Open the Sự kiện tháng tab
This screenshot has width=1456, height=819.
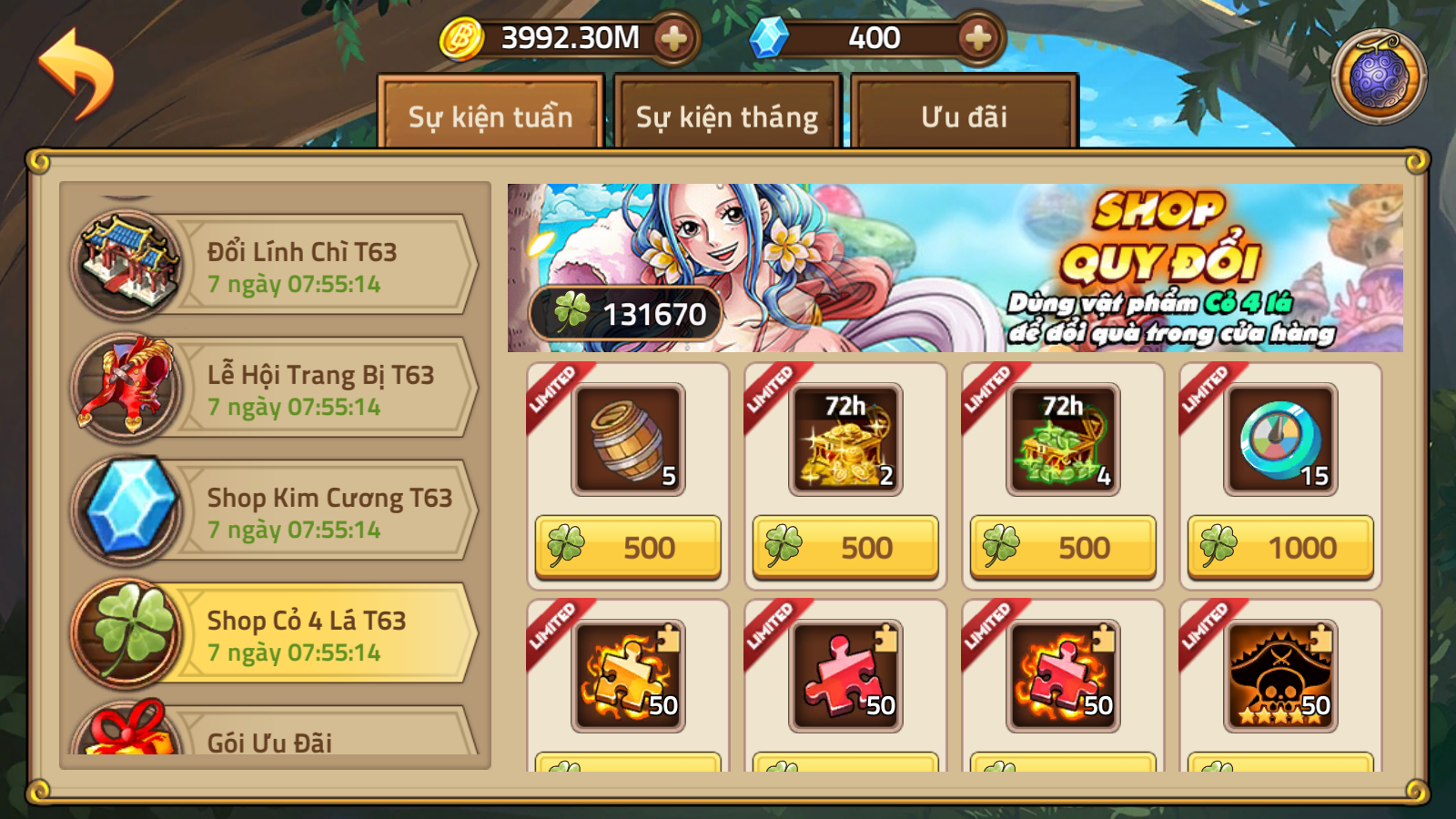(726, 116)
